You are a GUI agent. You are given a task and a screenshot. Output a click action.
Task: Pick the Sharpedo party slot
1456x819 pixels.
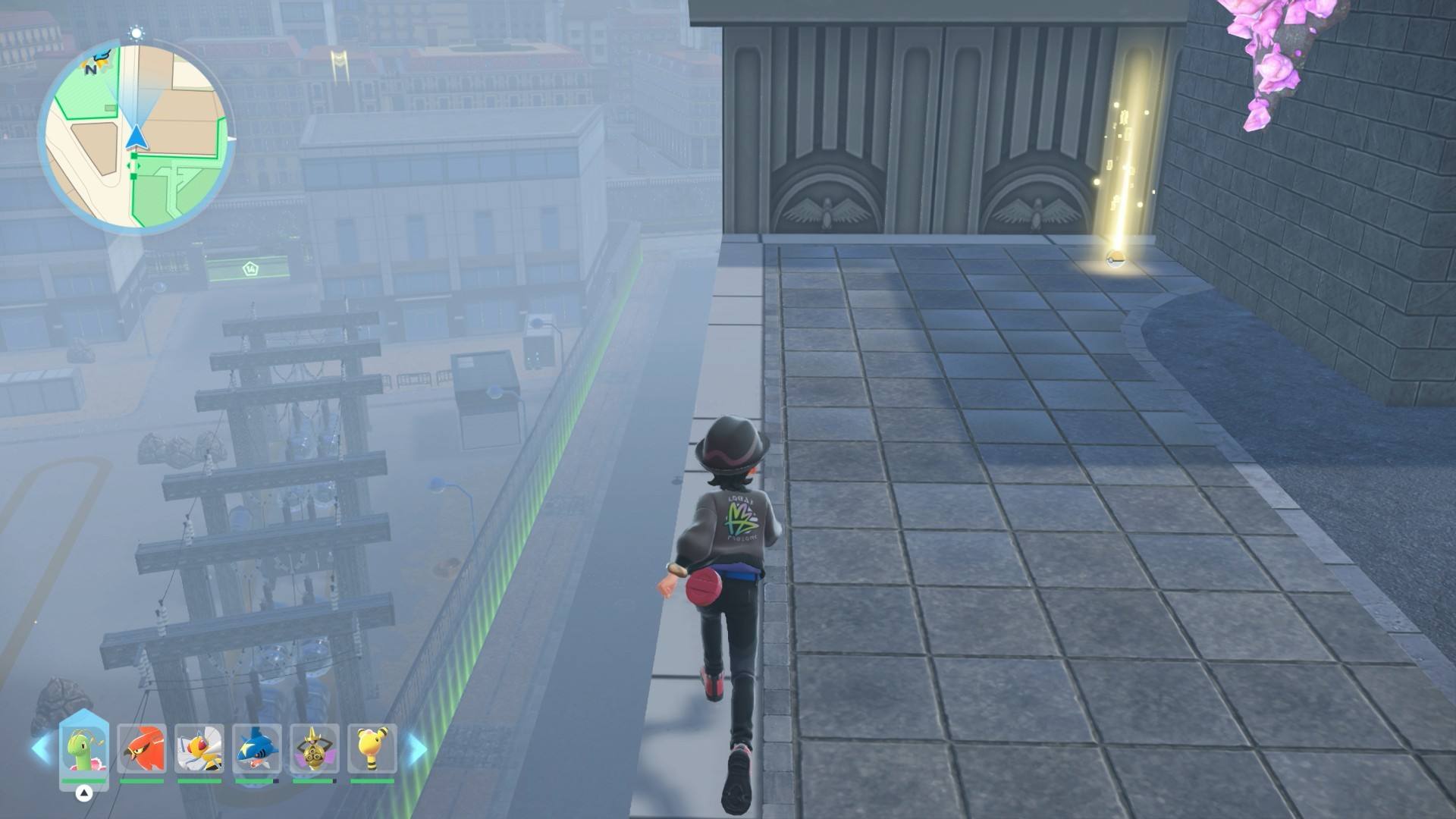[x=257, y=748]
